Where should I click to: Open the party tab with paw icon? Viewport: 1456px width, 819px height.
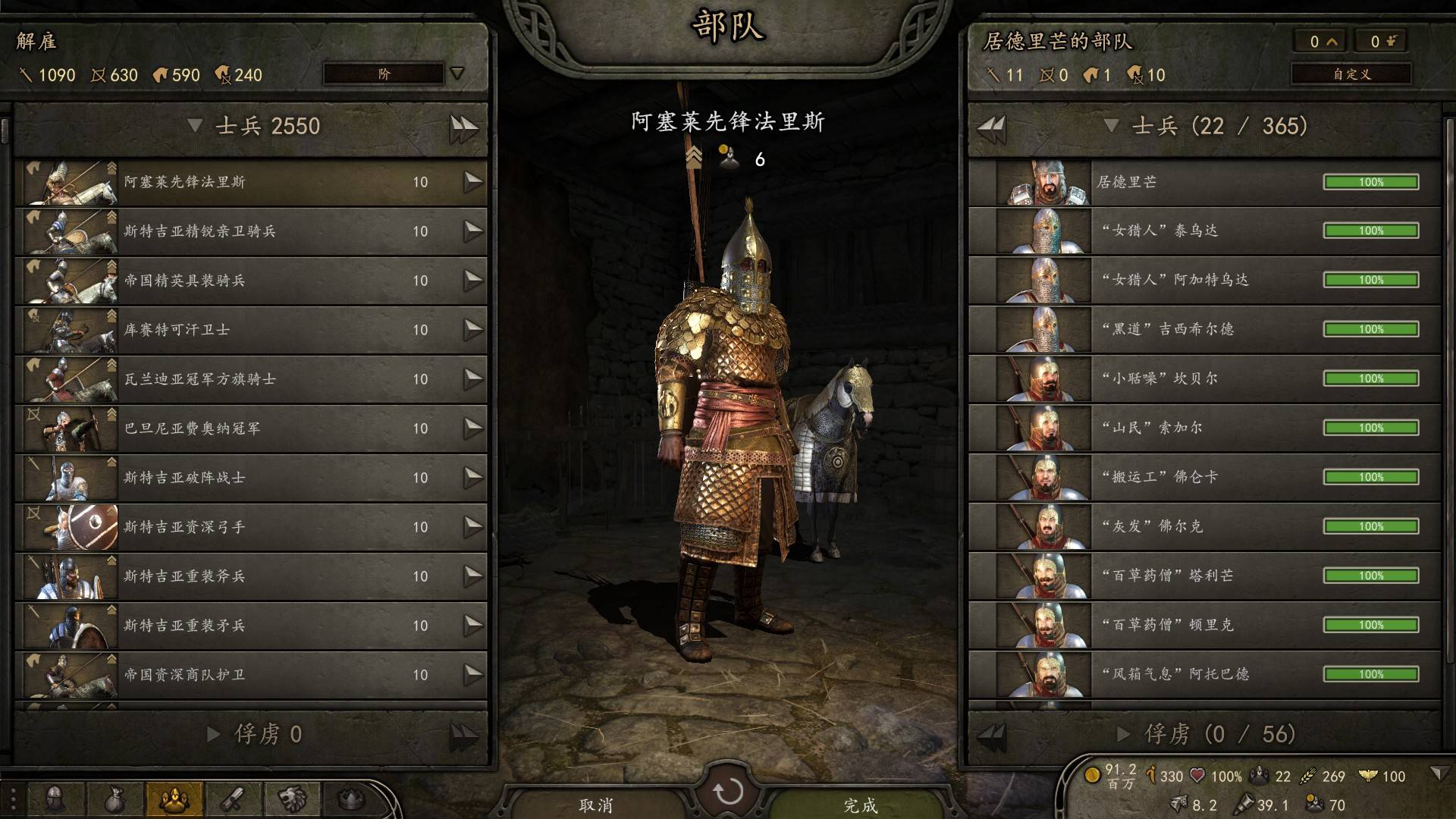coord(174,799)
